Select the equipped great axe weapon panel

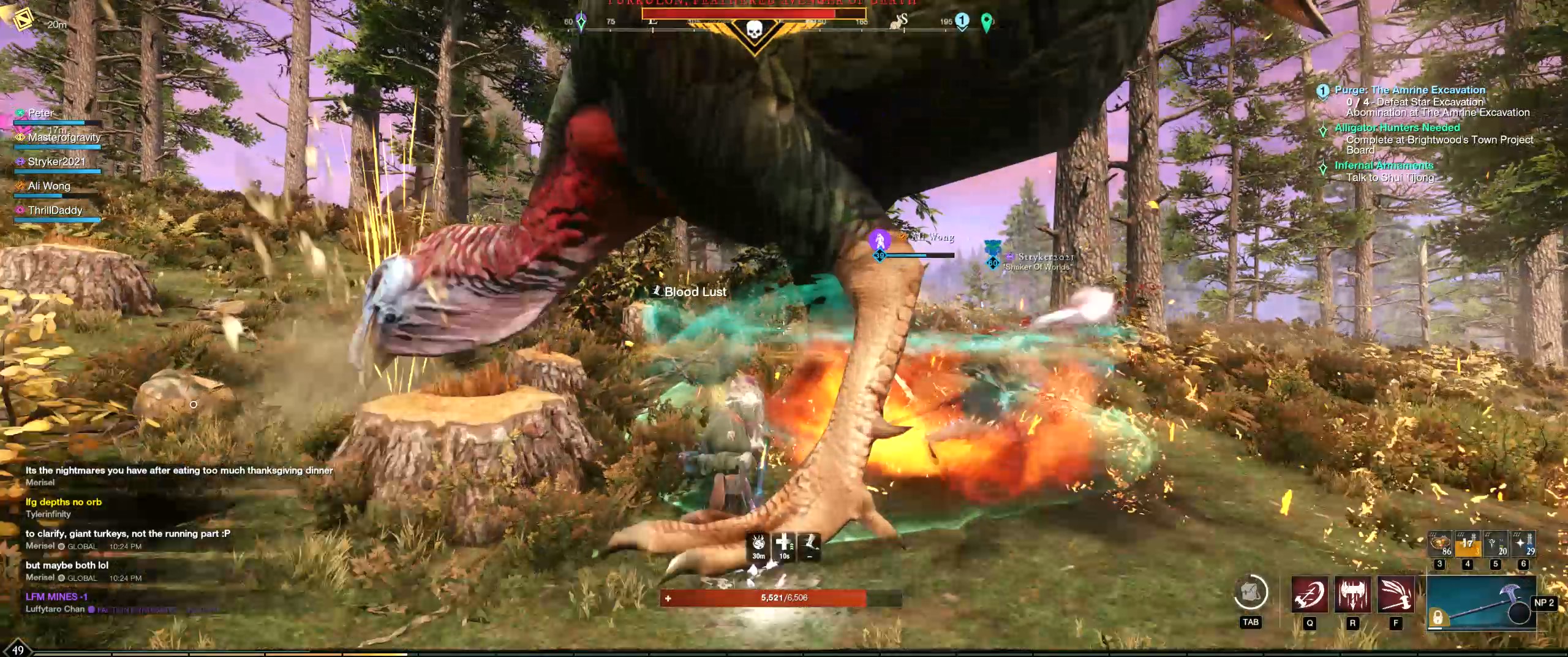pyautogui.click(x=1481, y=603)
